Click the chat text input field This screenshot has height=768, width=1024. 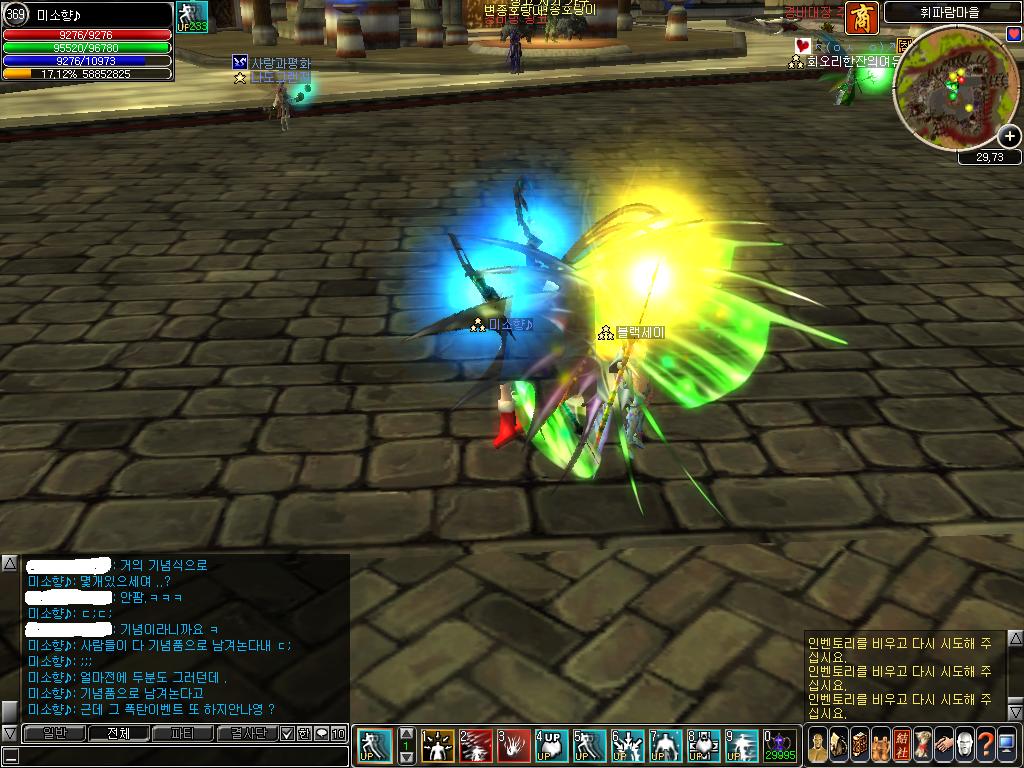pyautogui.click(x=180, y=755)
